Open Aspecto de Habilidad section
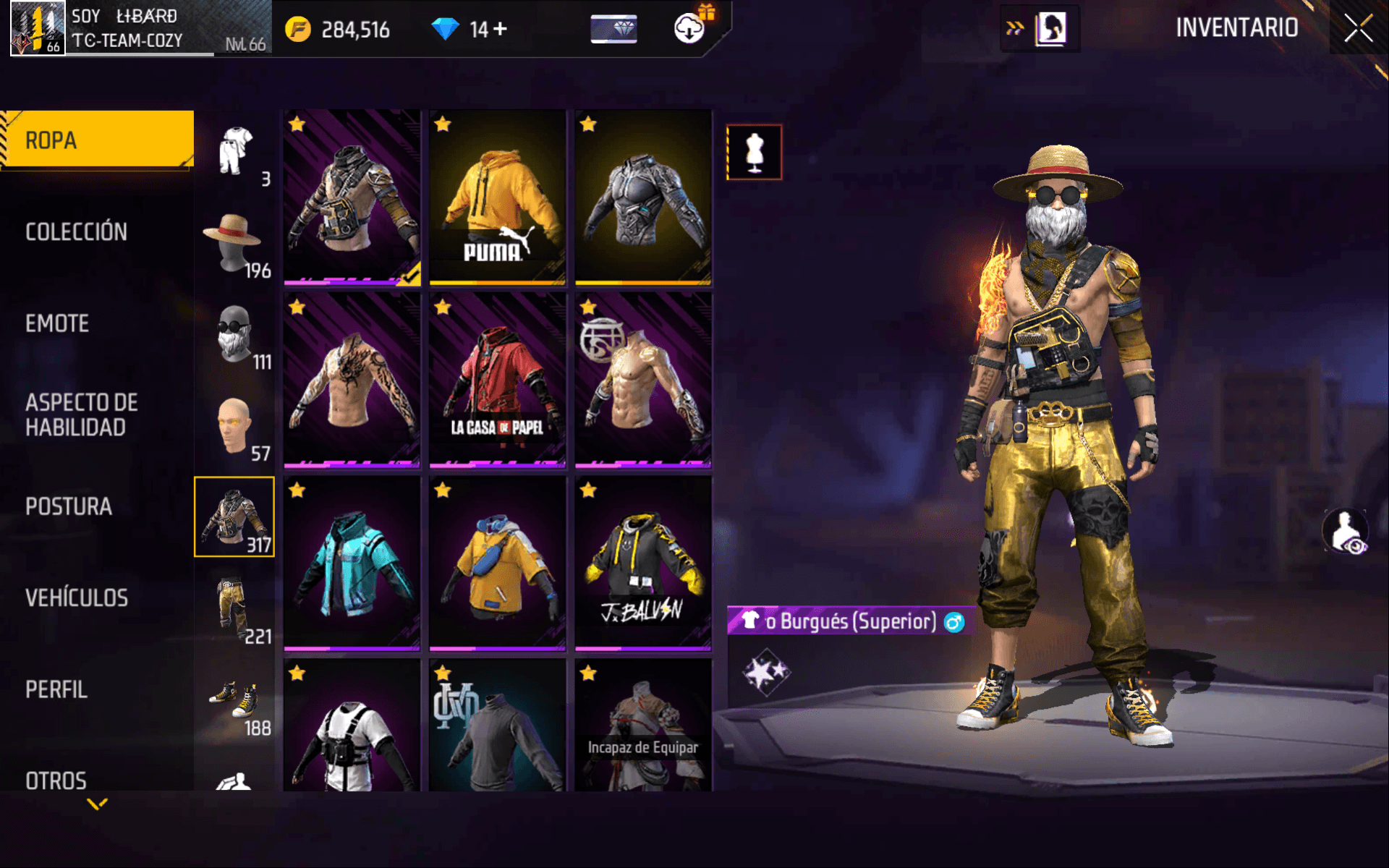Image resolution: width=1389 pixels, height=868 pixels. pos(81,415)
